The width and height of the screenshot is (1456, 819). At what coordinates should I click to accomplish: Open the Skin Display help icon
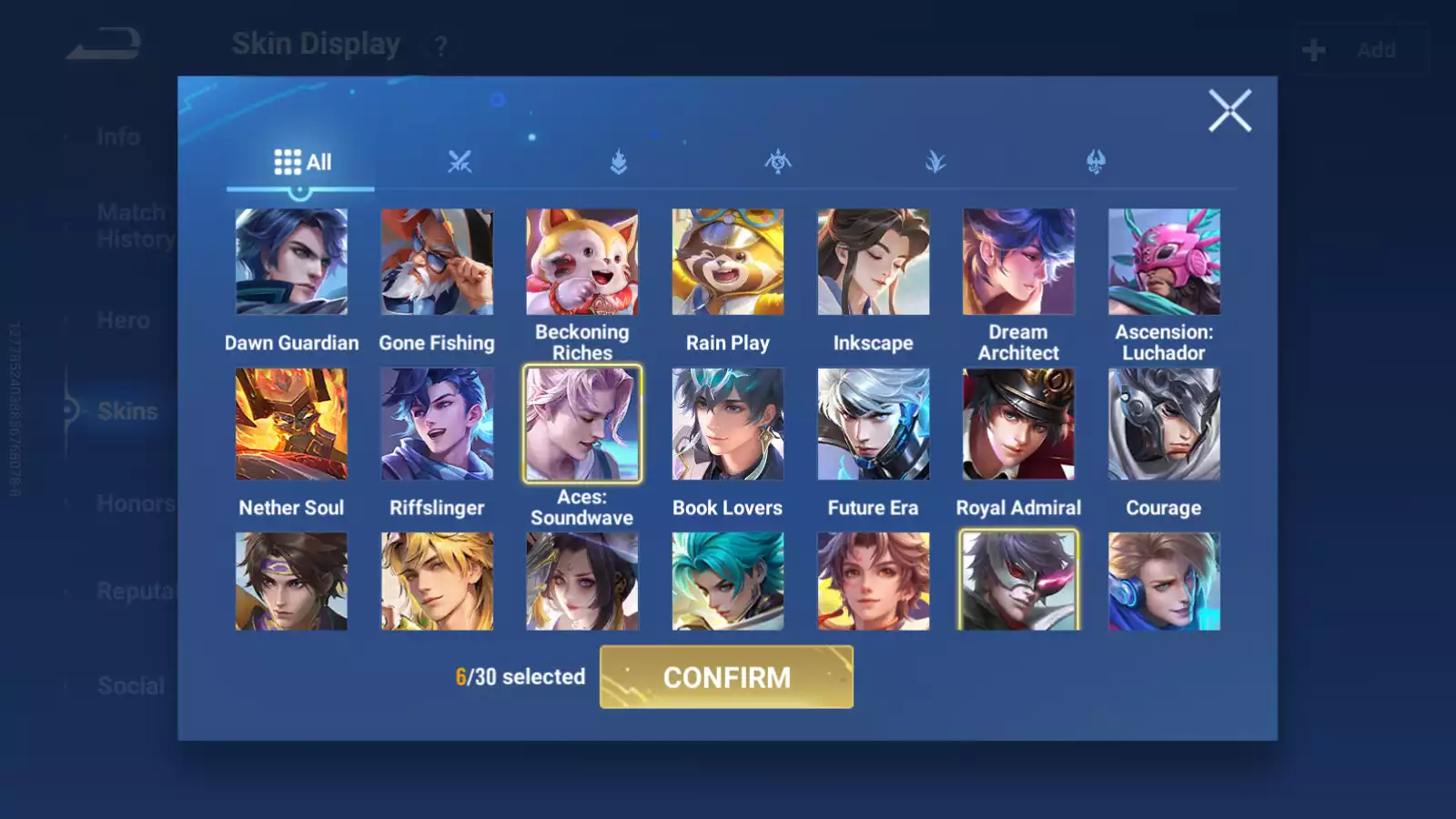point(440,47)
